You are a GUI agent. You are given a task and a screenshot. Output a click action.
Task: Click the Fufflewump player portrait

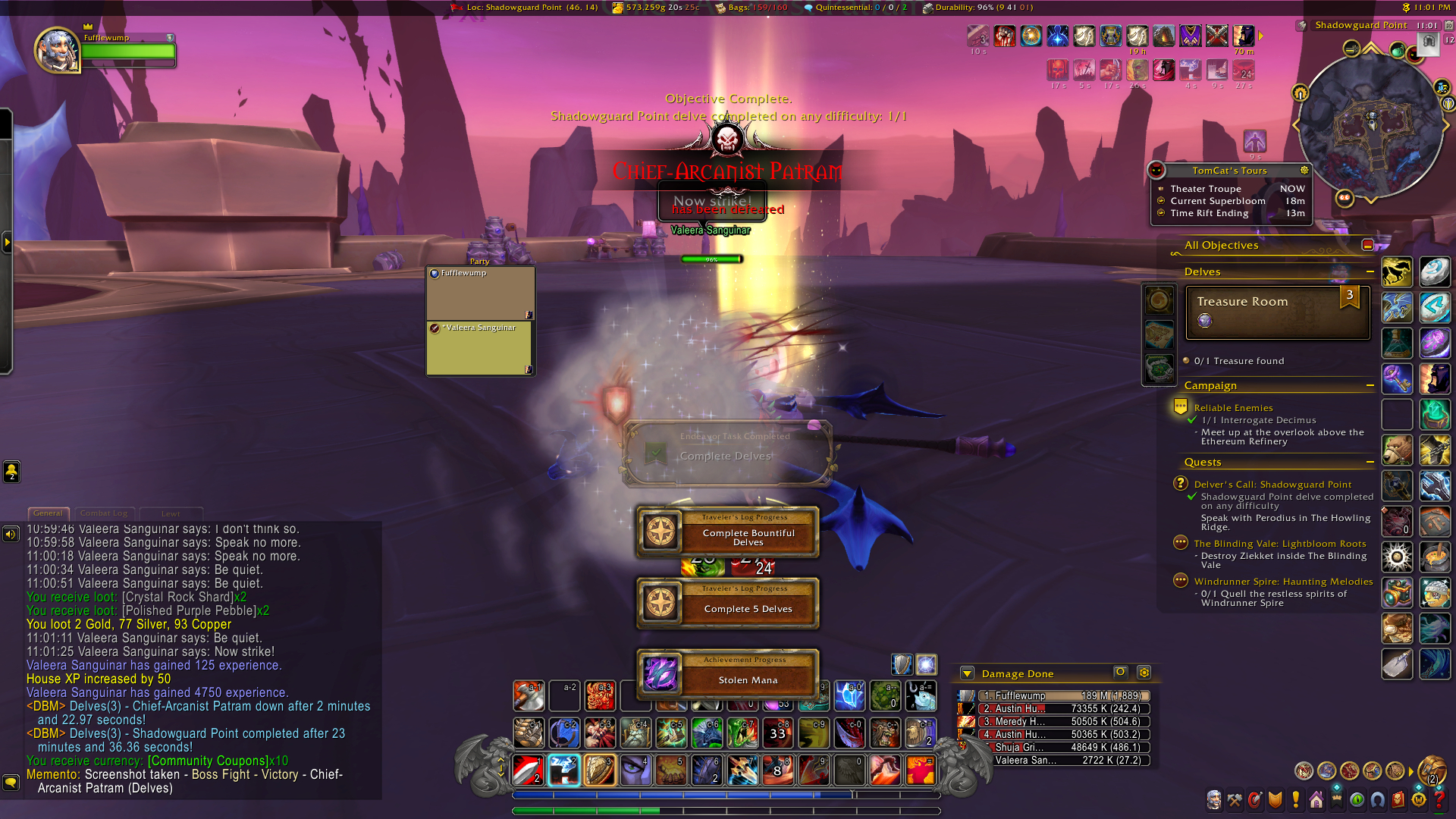[58, 51]
